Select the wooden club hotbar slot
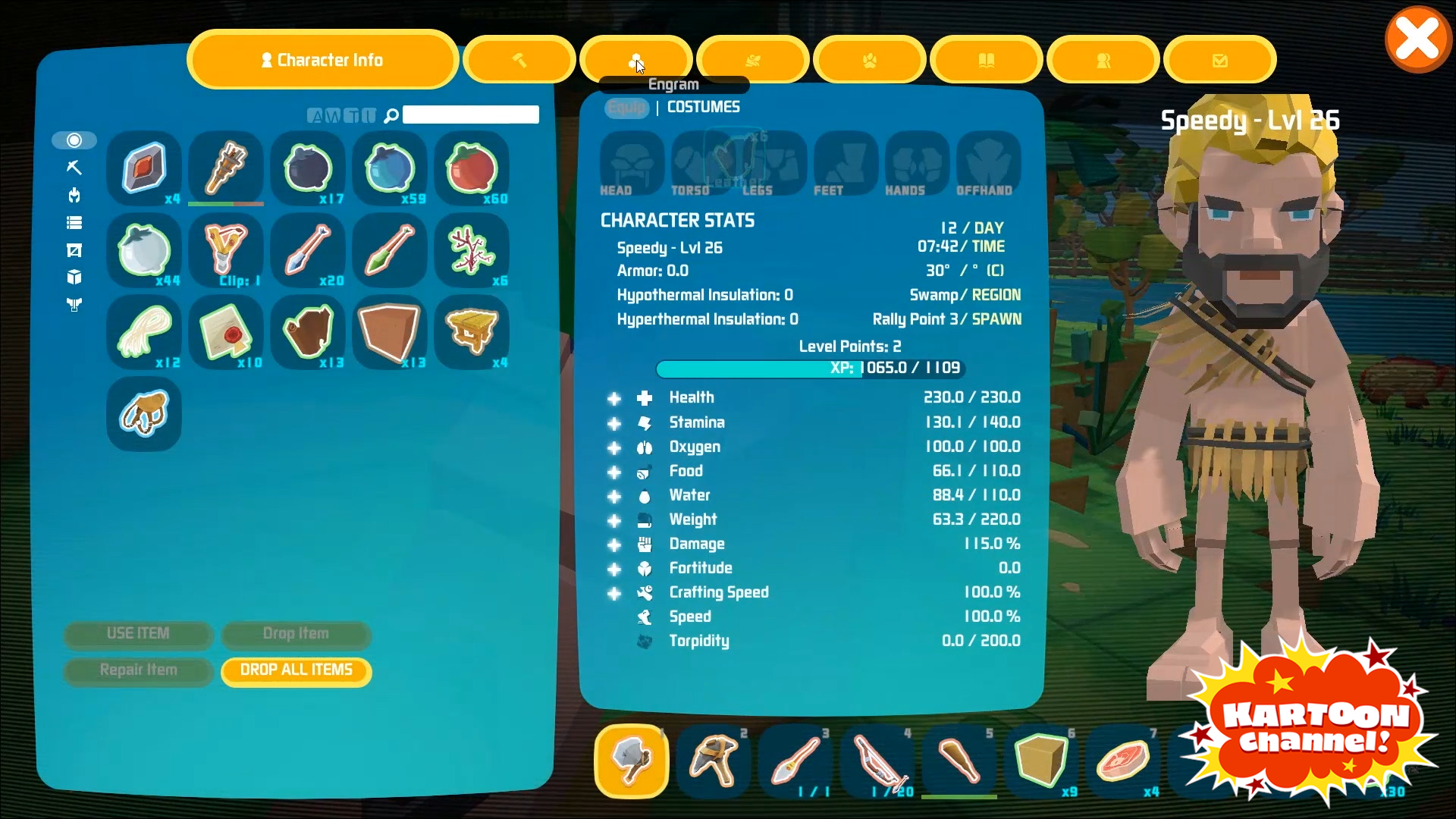Image resolution: width=1456 pixels, height=819 pixels. [959, 761]
